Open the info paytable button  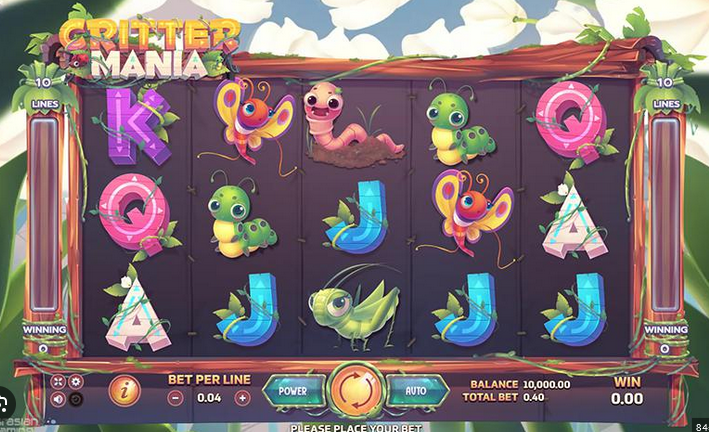[123, 389]
